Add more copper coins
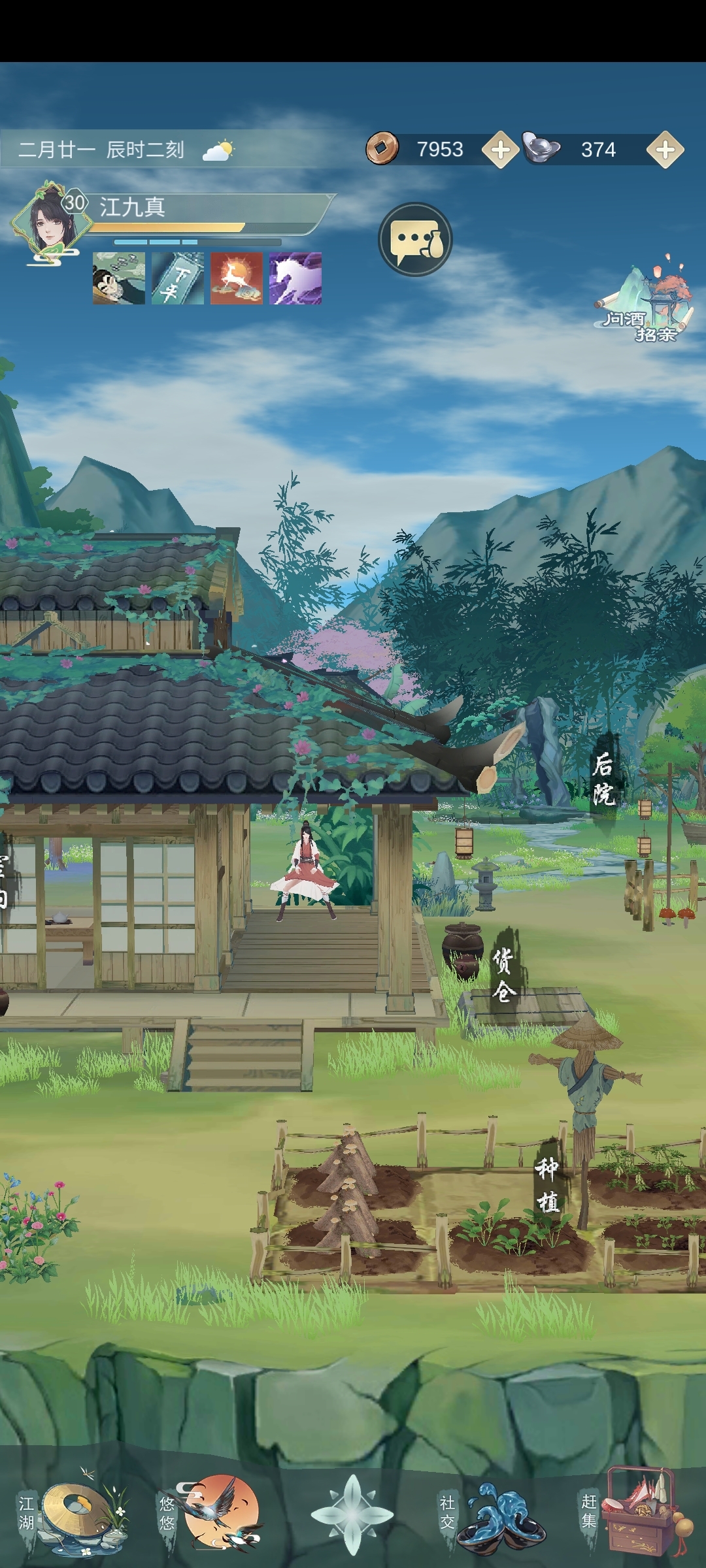 500,150
